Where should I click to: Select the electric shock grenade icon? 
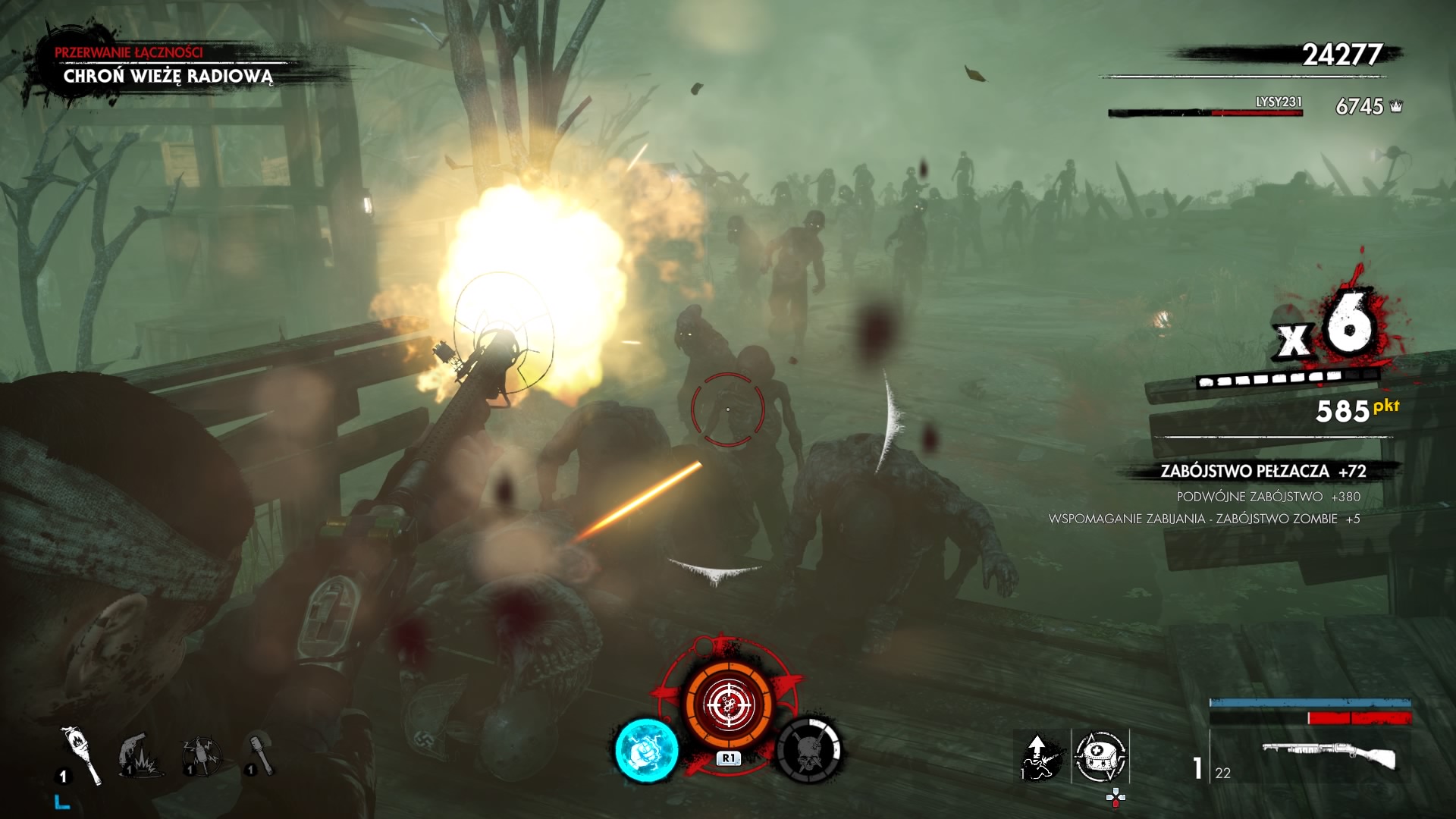(x=201, y=755)
